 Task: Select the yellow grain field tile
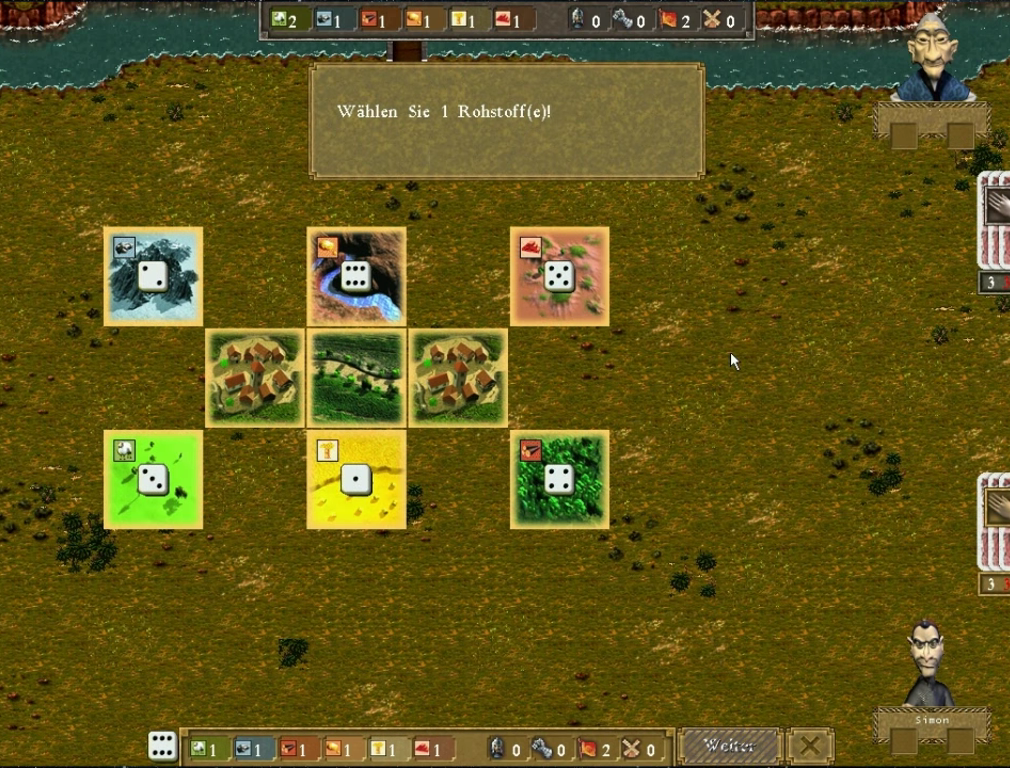click(356, 479)
